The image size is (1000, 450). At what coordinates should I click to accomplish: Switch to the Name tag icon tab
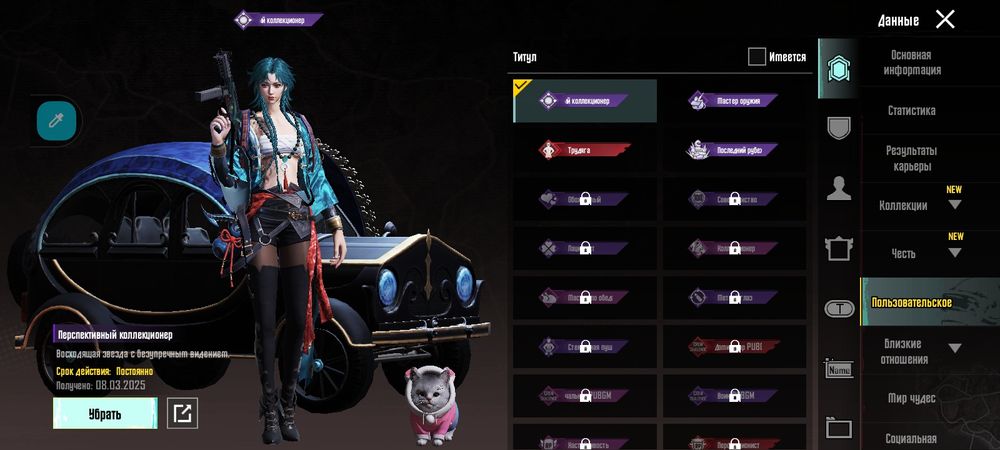pos(838,368)
